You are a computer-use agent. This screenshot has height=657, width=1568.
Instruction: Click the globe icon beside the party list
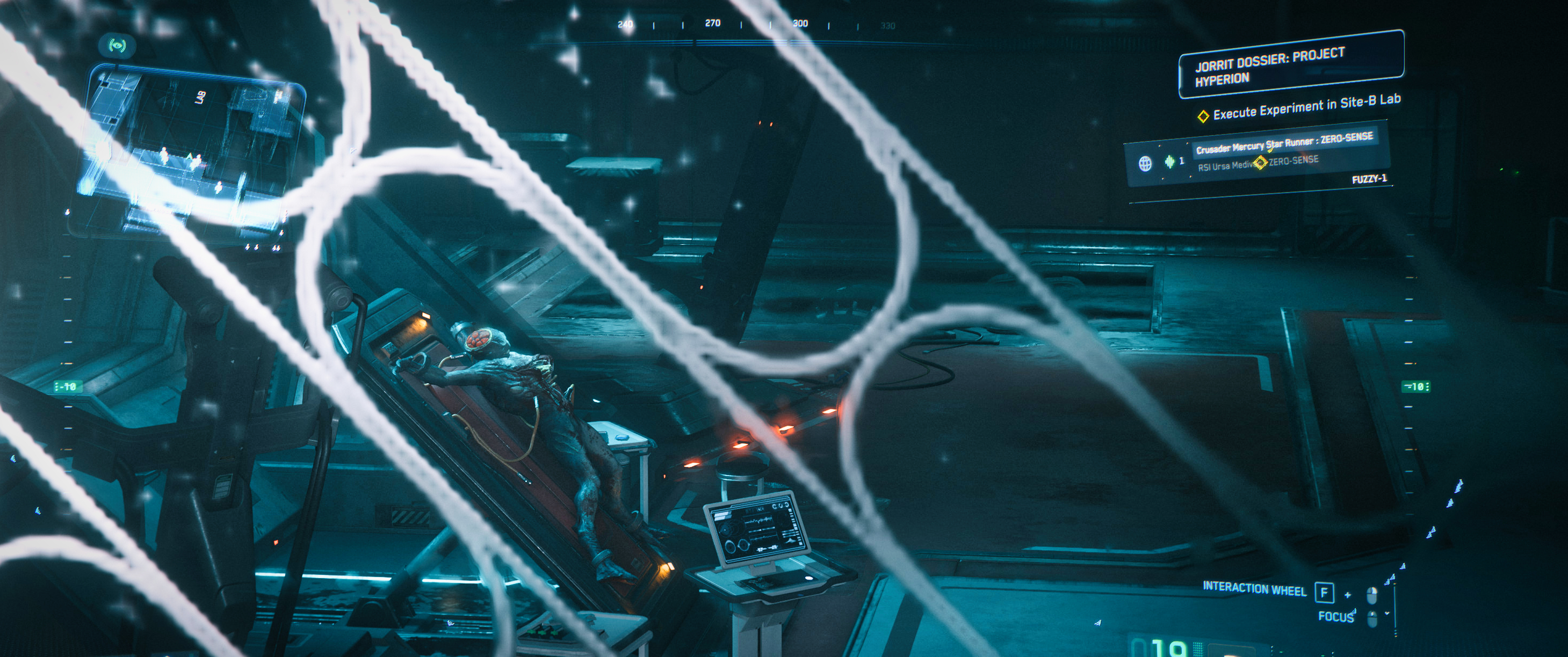point(1145,163)
